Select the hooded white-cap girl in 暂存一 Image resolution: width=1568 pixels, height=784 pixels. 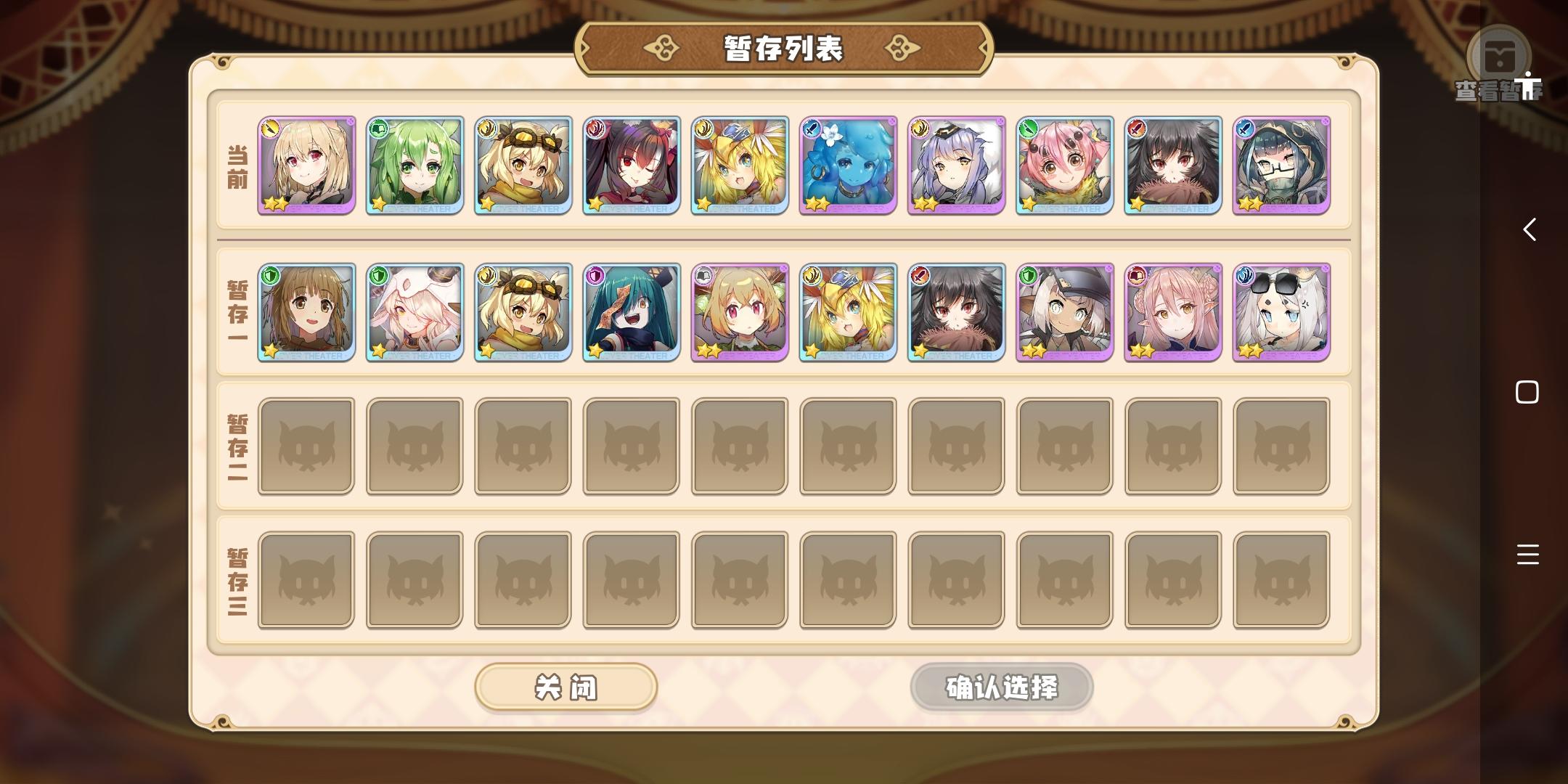click(414, 312)
